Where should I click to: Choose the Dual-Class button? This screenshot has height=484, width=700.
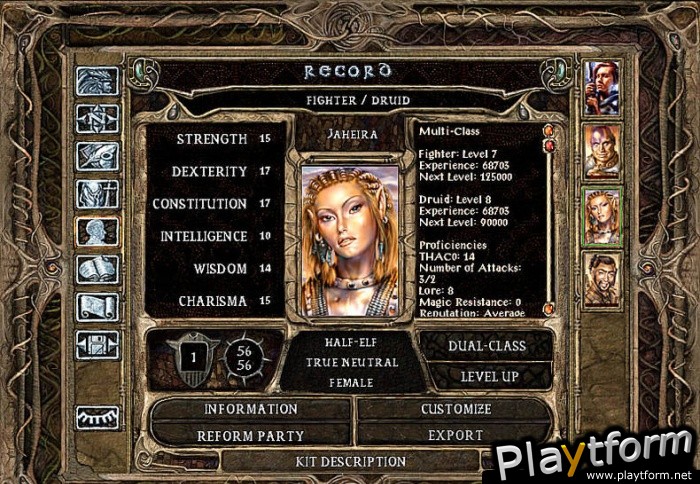click(x=485, y=345)
